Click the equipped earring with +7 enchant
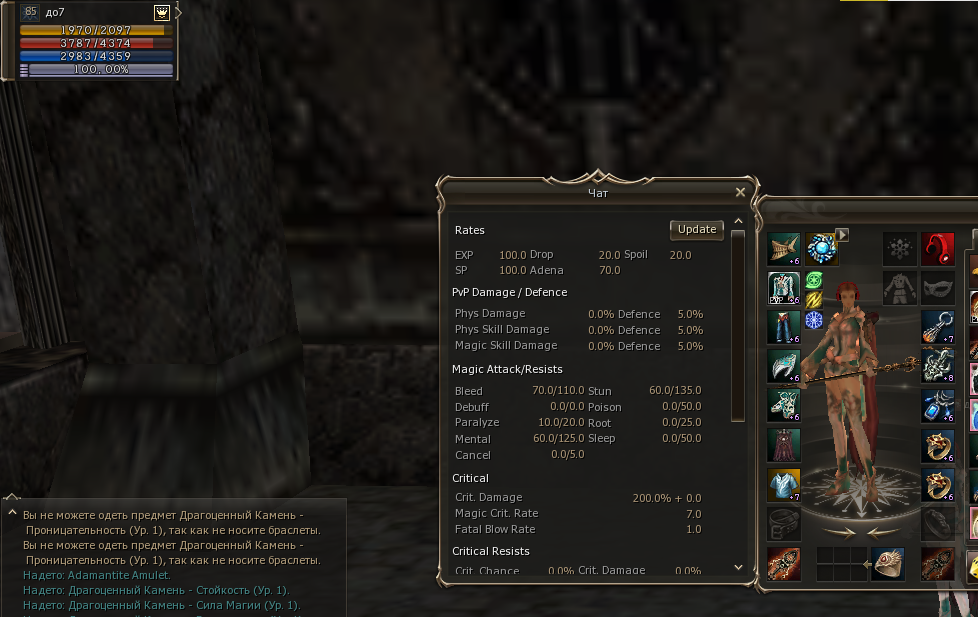The image size is (978, 617). tap(937, 326)
